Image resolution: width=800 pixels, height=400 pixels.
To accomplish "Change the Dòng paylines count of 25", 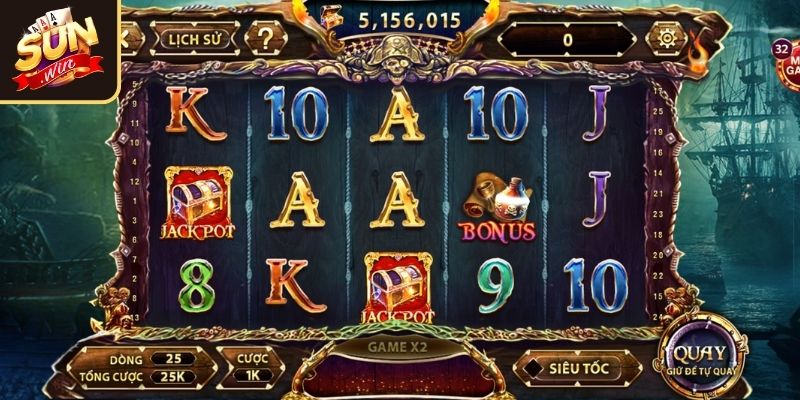I will (173, 357).
